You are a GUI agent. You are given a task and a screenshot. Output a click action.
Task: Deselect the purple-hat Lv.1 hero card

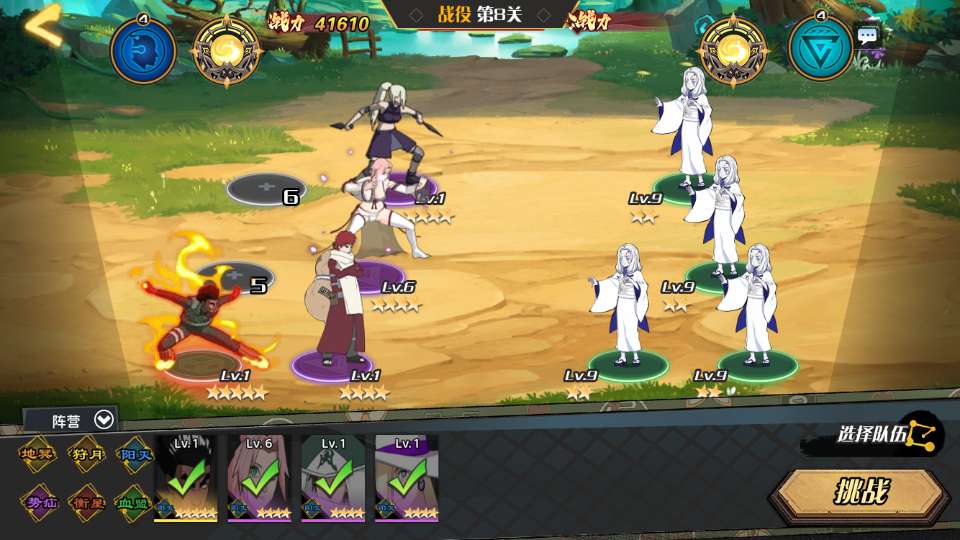click(x=407, y=478)
